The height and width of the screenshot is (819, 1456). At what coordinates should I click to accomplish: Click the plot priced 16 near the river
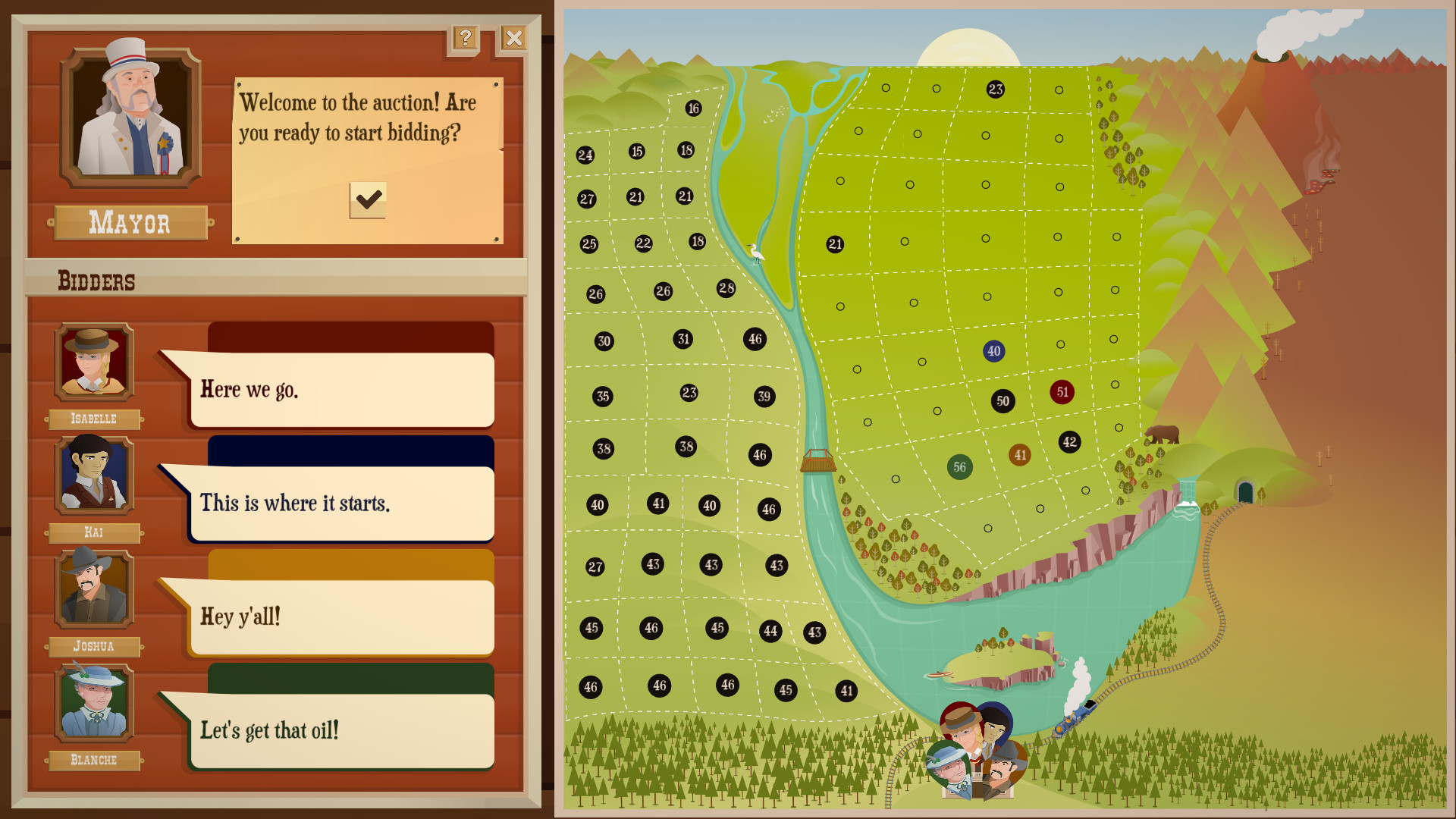692,108
